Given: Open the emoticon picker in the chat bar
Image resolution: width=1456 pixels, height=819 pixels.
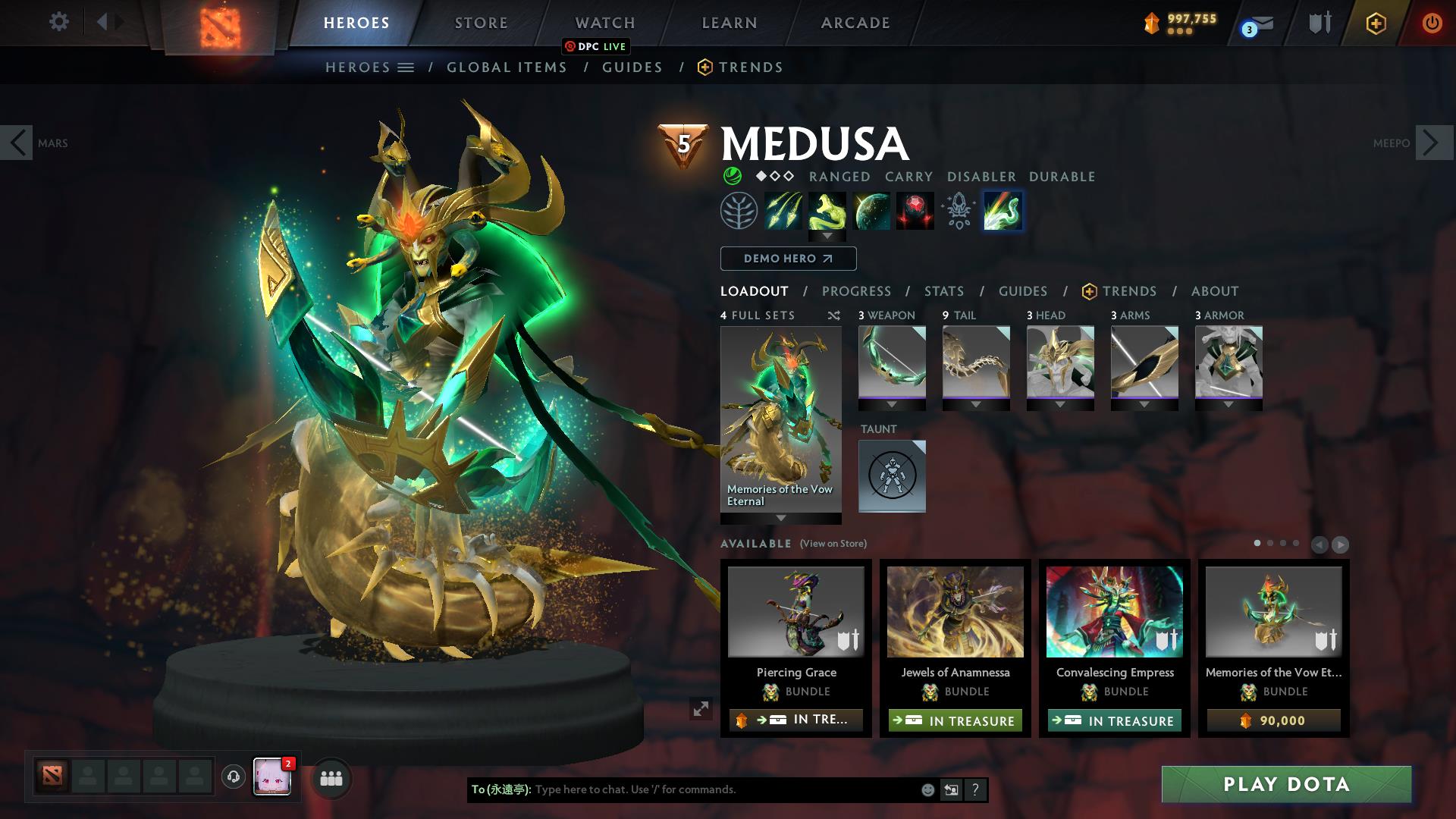Looking at the screenshot, I should pos(927,789).
